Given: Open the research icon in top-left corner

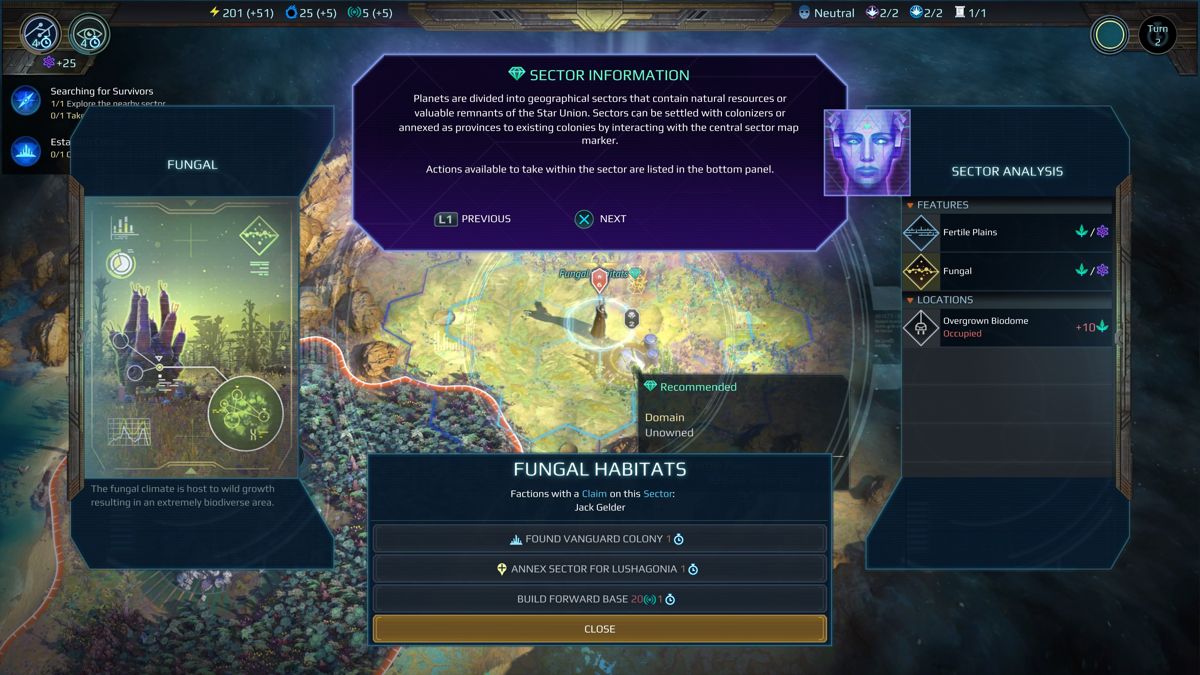Looking at the screenshot, I should pos(39,34).
